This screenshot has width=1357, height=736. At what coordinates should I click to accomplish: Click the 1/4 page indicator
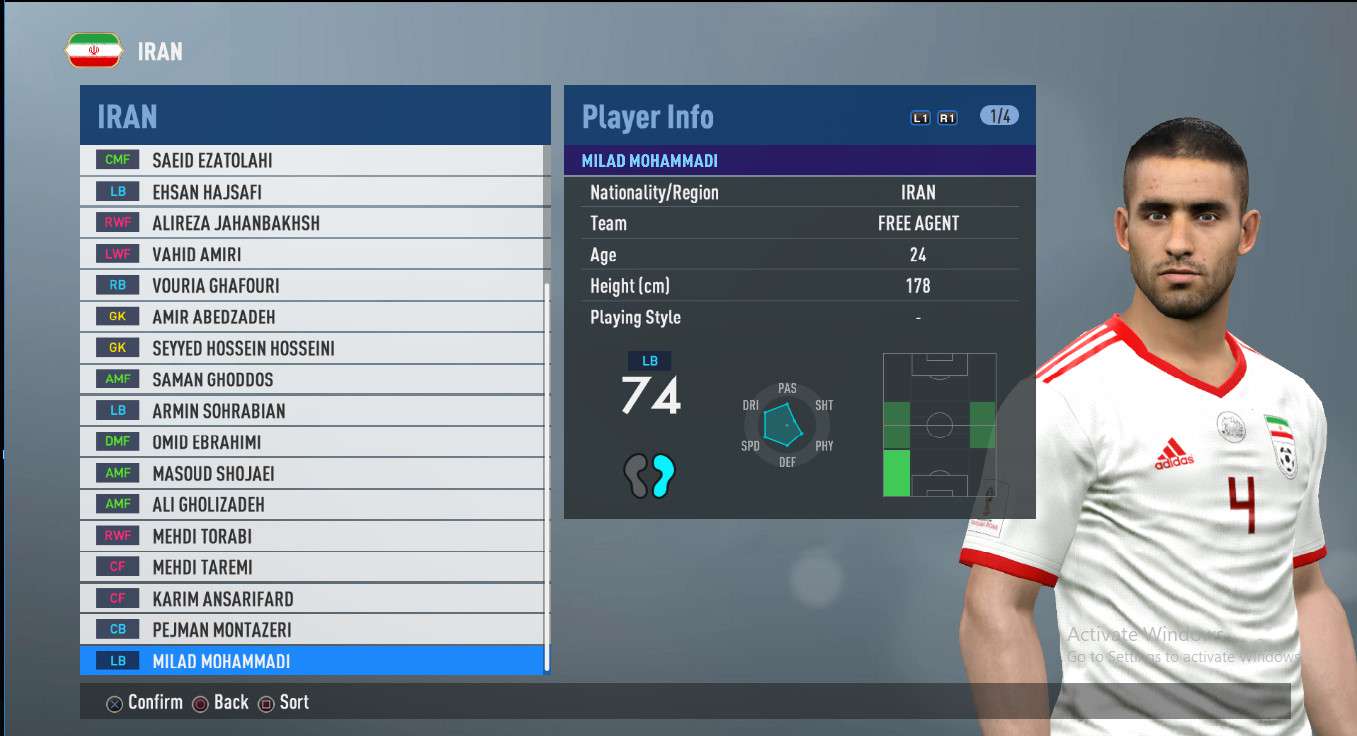pos(999,116)
